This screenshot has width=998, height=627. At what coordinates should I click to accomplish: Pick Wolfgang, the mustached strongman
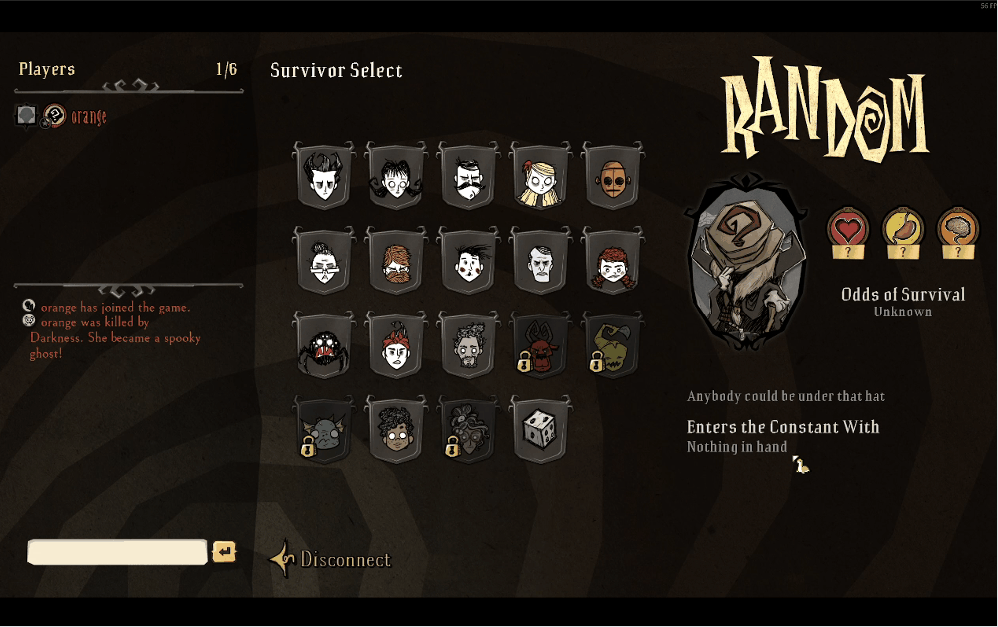coord(468,178)
